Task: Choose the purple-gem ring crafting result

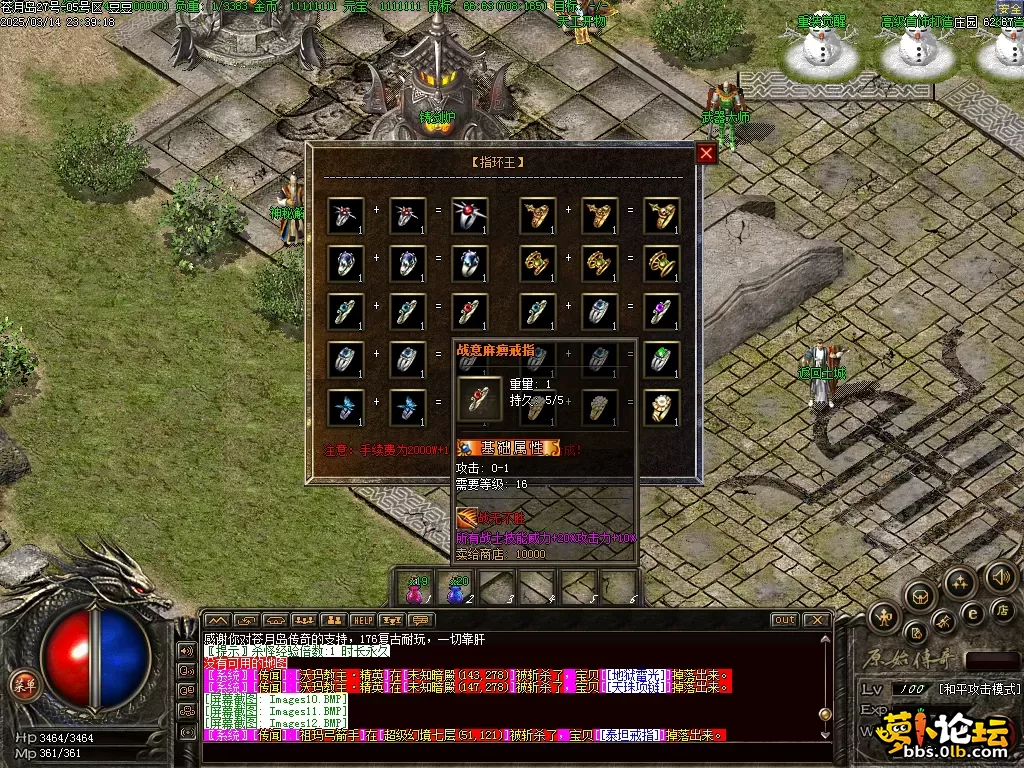Action: coord(661,311)
